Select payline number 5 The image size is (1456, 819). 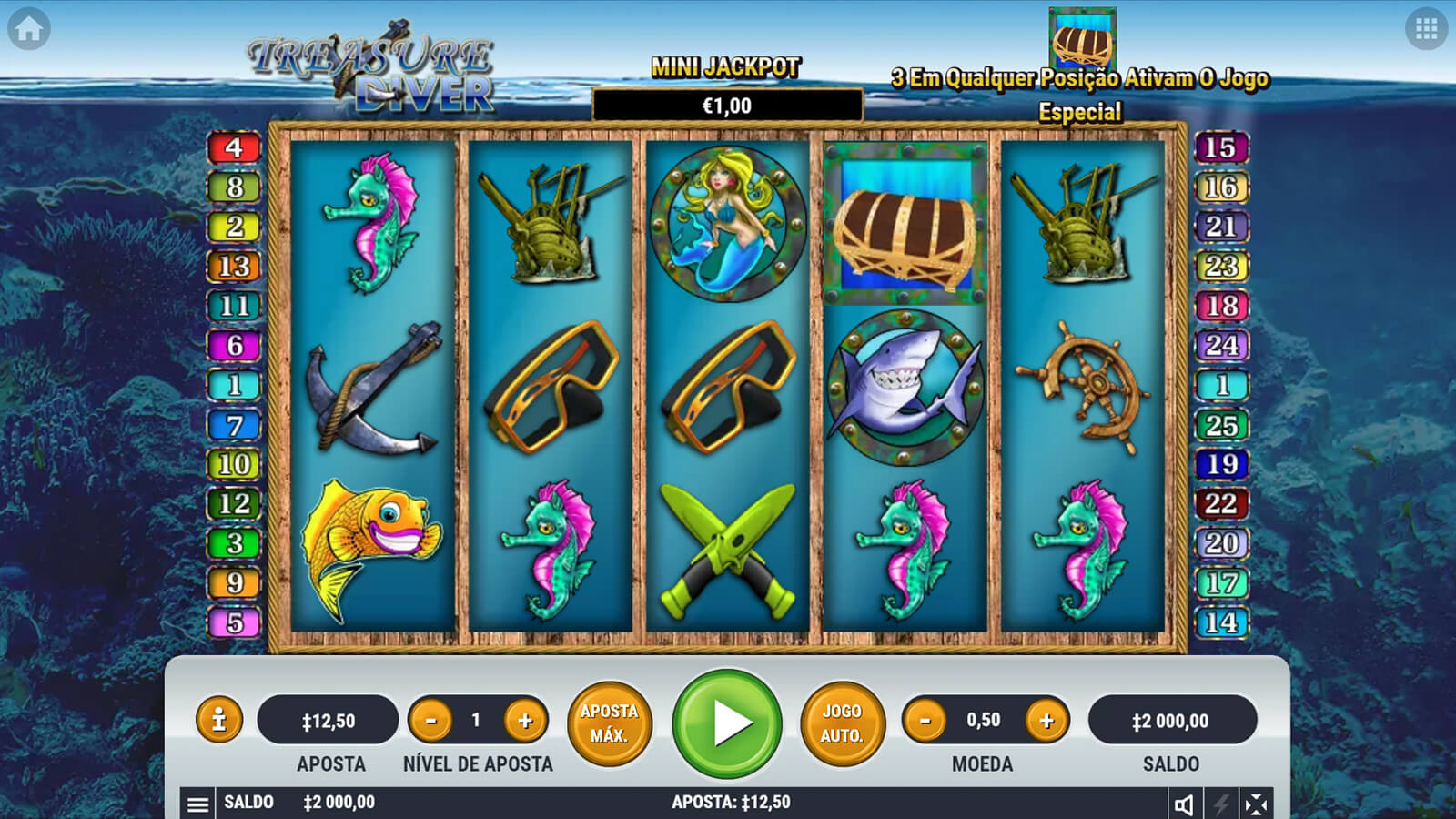tap(235, 622)
